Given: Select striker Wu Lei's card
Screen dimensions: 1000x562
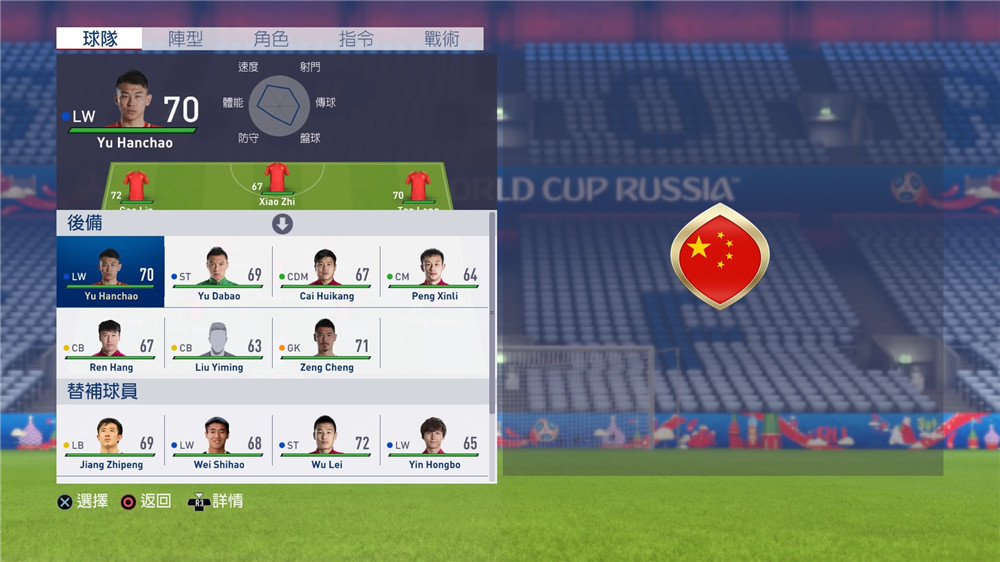Looking at the screenshot, I should [326, 441].
